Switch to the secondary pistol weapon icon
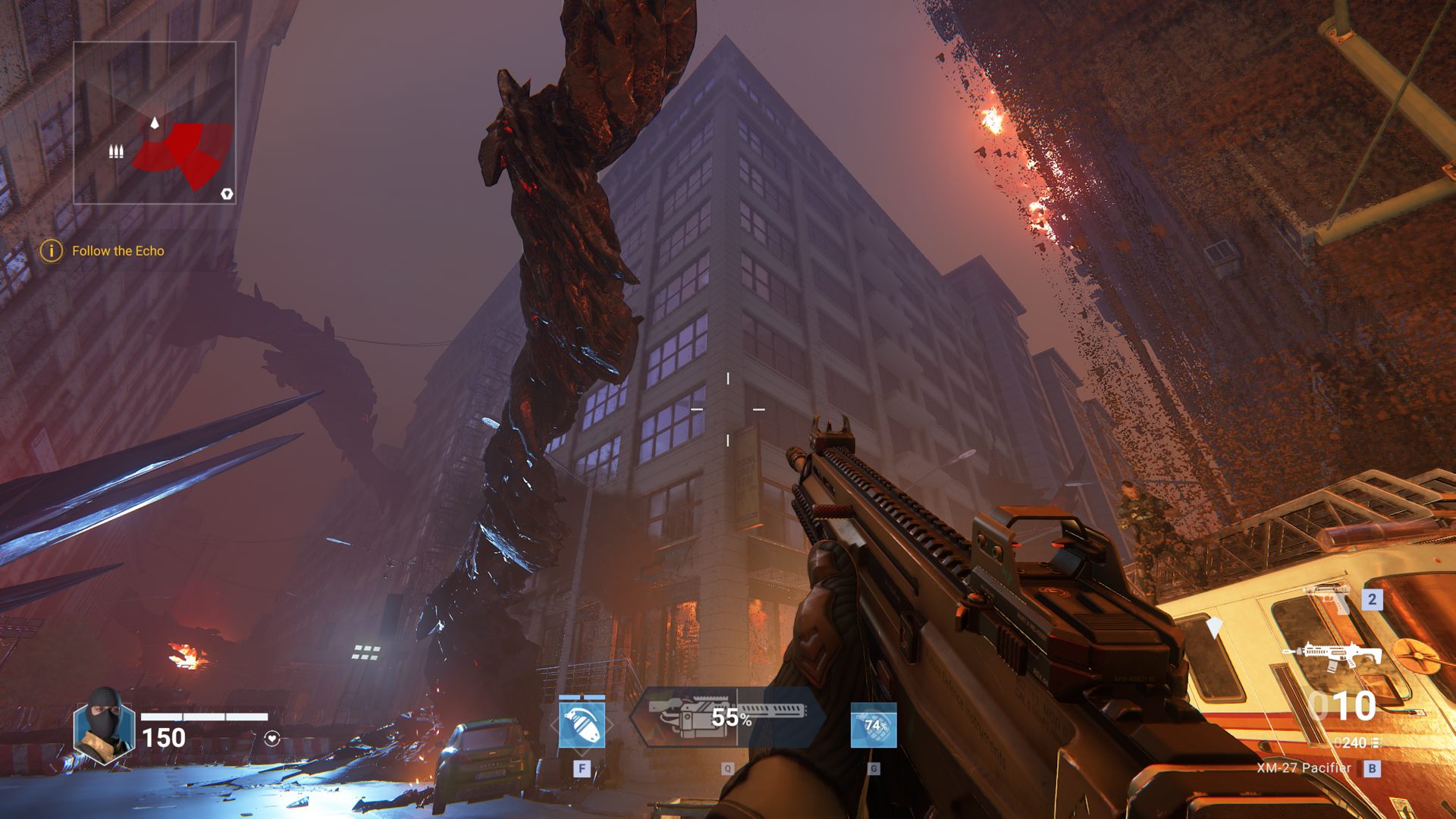1456x819 pixels. tap(1327, 598)
